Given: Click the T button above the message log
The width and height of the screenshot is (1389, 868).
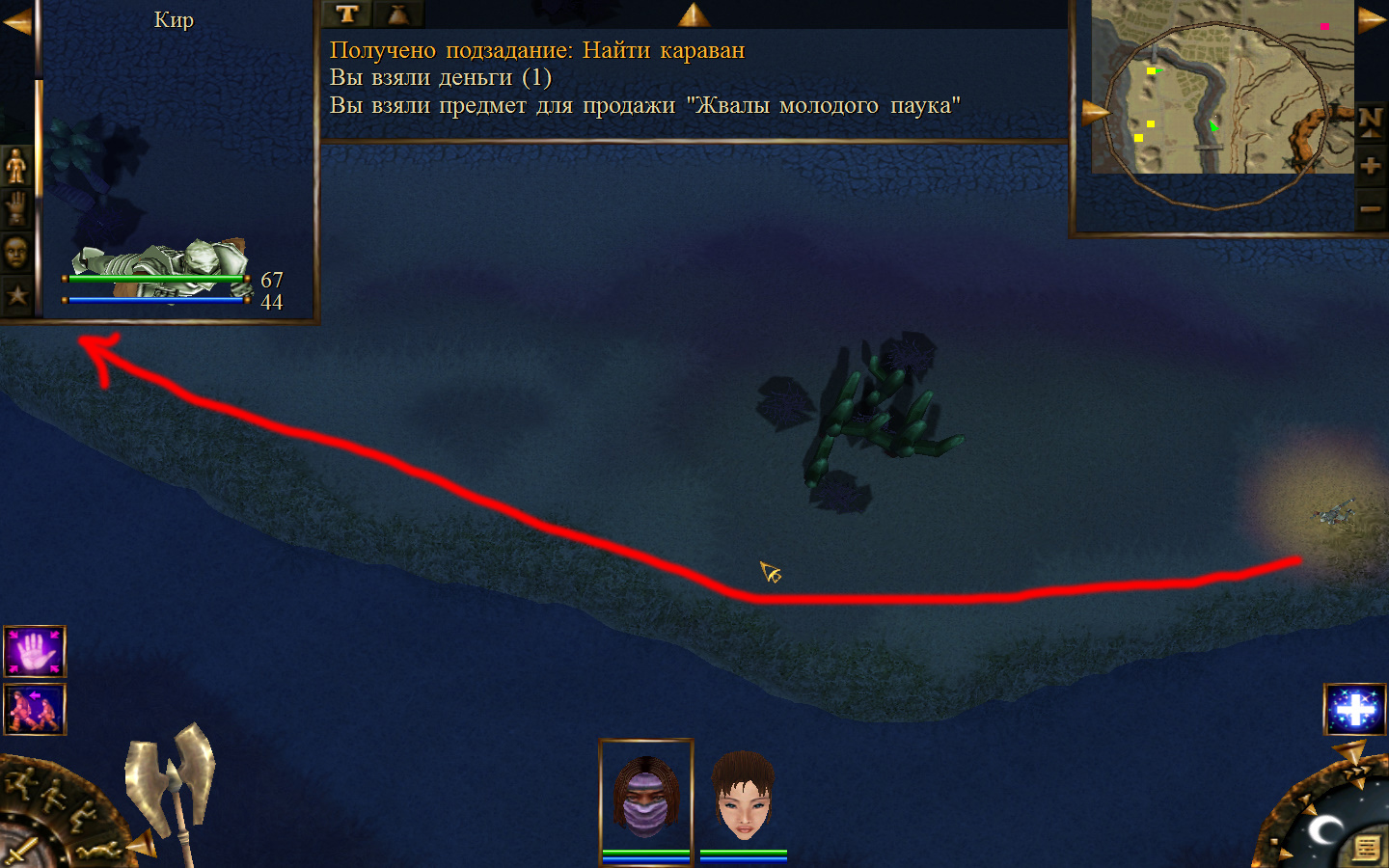Looking at the screenshot, I should point(347,14).
